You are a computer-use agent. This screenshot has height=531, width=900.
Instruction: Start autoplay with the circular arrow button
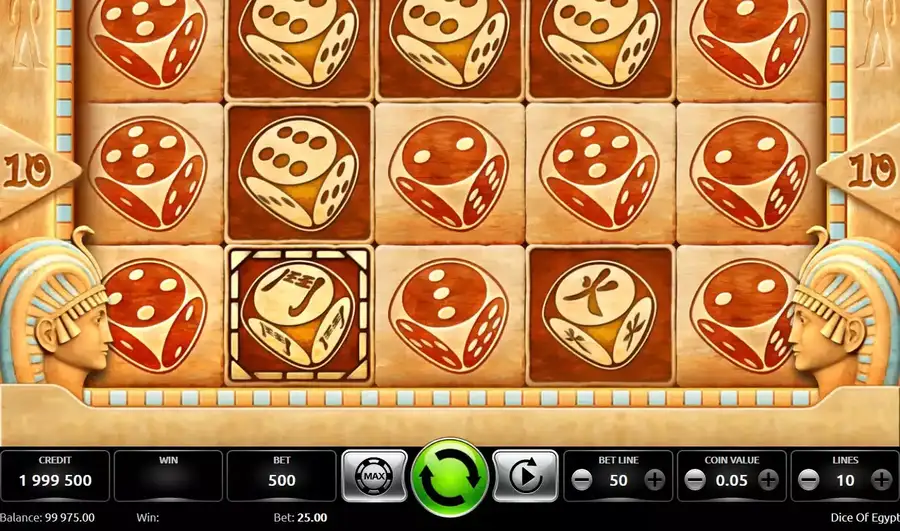(525, 477)
